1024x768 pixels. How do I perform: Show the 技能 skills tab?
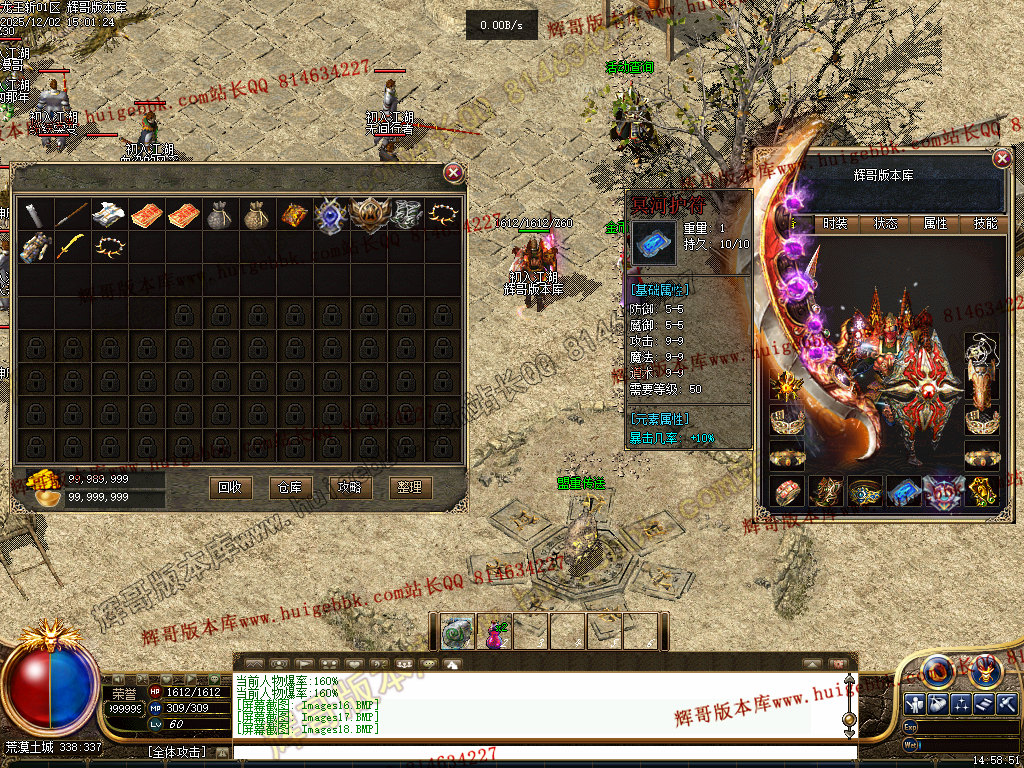985,224
